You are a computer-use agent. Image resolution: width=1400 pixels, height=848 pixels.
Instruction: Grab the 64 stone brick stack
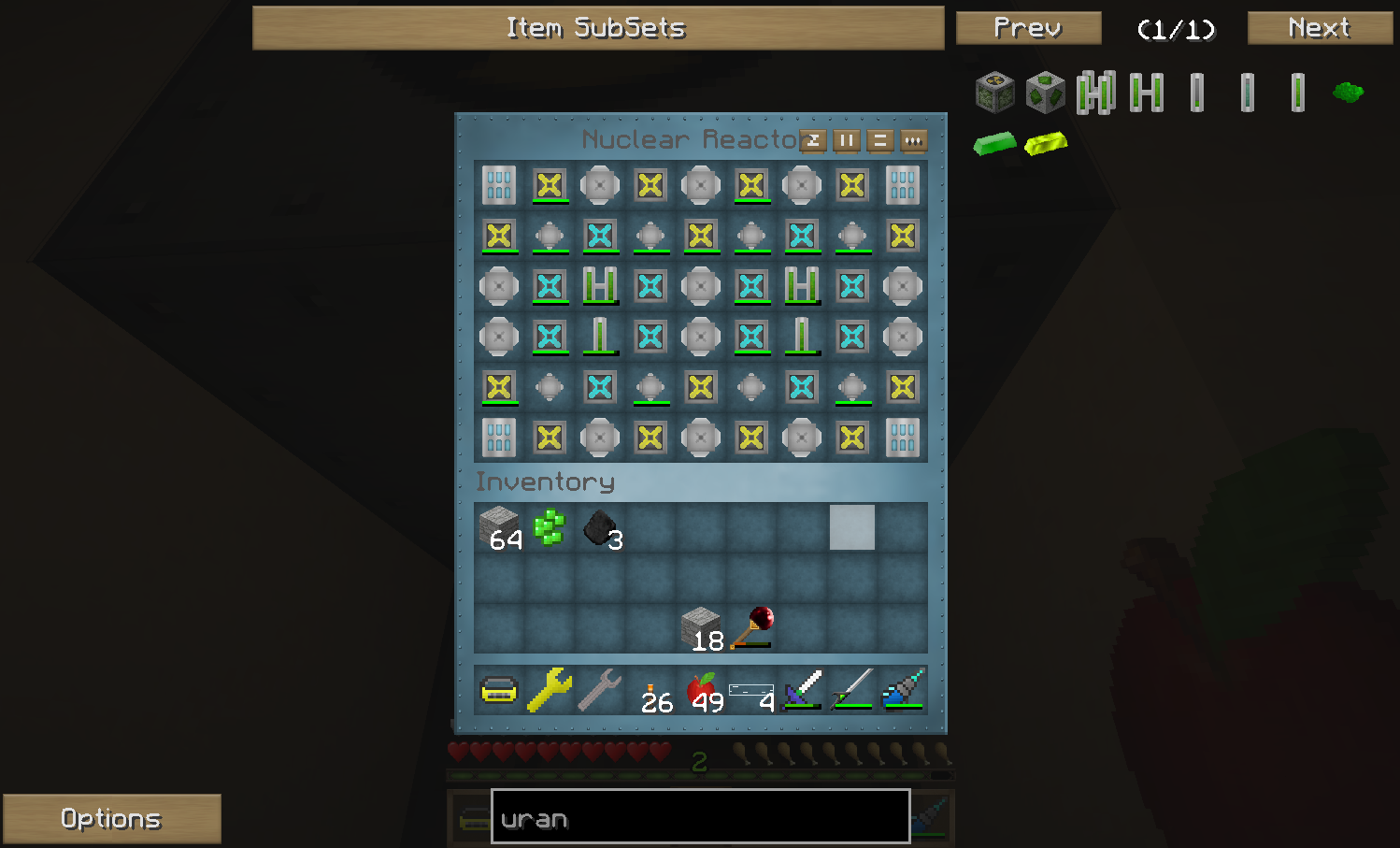[x=499, y=528]
